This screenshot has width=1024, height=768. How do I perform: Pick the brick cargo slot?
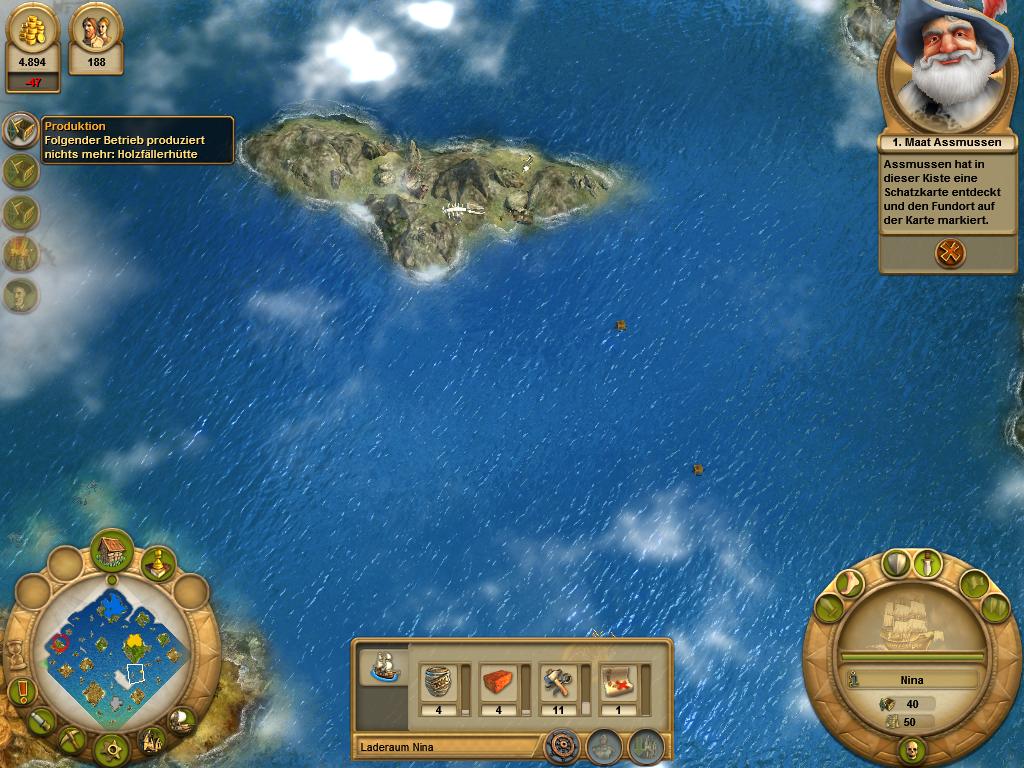(x=499, y=684)
